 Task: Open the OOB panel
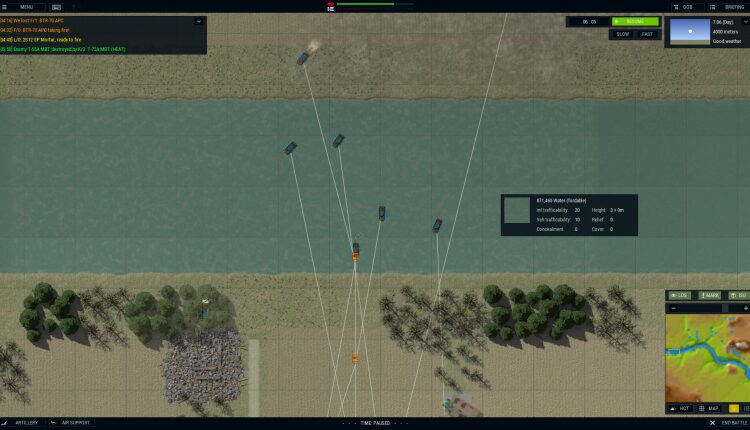tap(682, 7)
